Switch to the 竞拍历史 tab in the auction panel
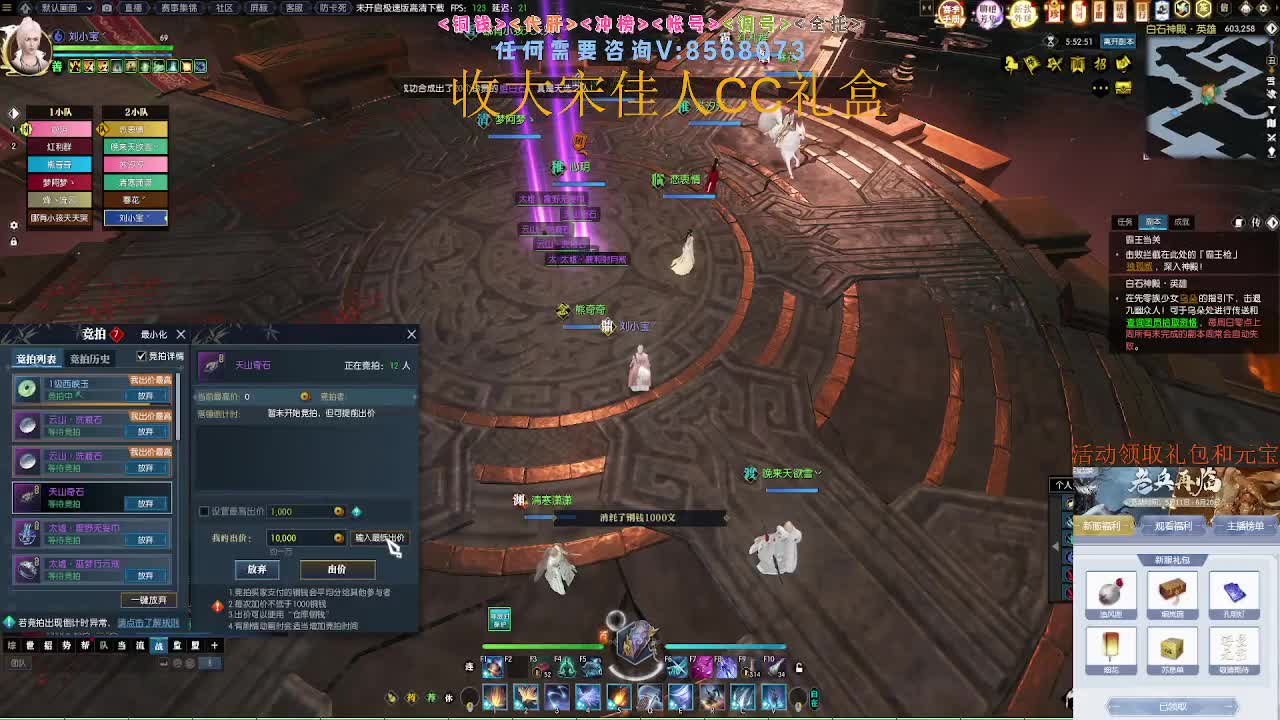 (x=91, y=361)
